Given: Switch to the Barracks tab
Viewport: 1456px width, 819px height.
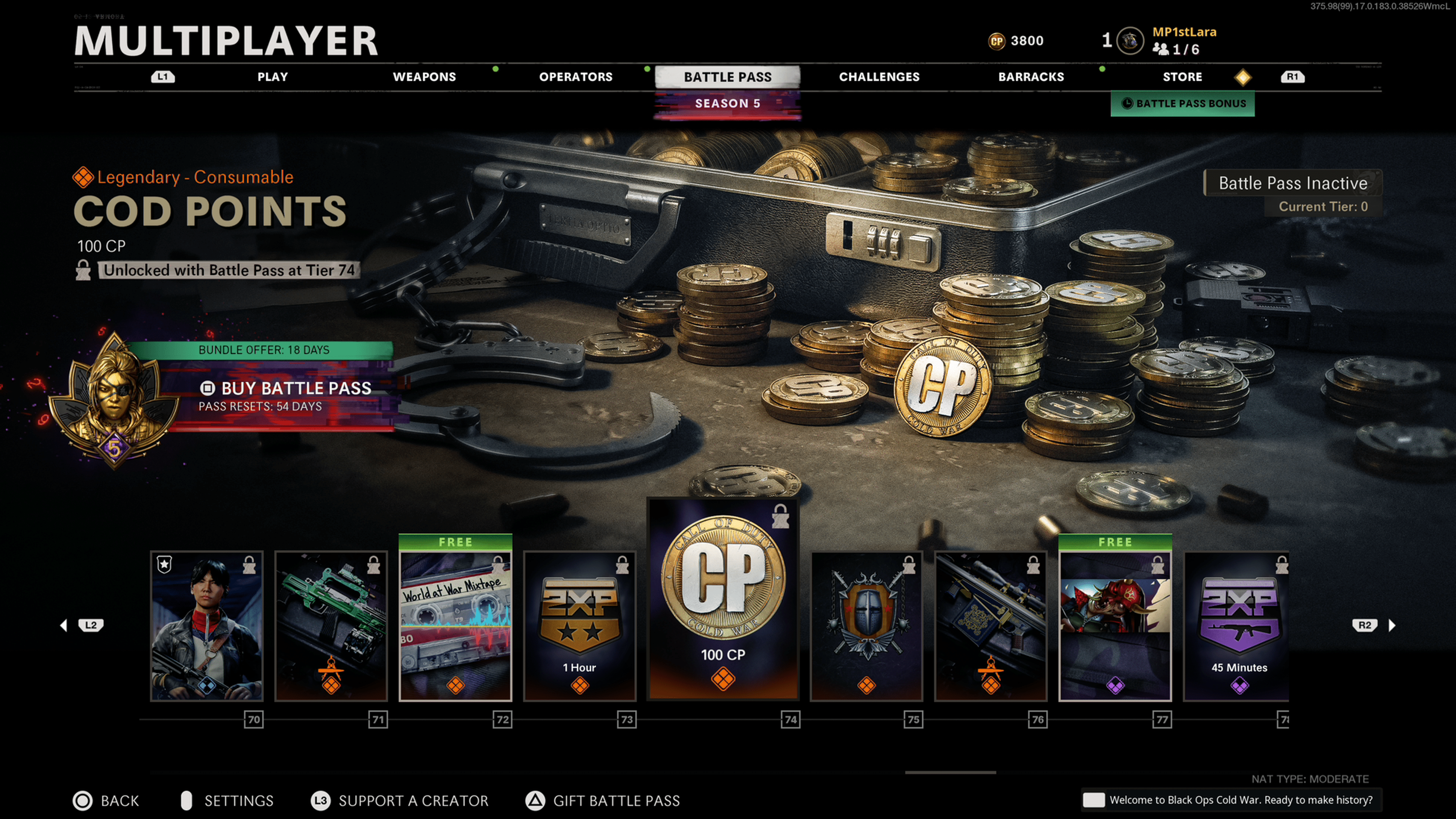Looking at the screenshot, I should coord(1031,77).
